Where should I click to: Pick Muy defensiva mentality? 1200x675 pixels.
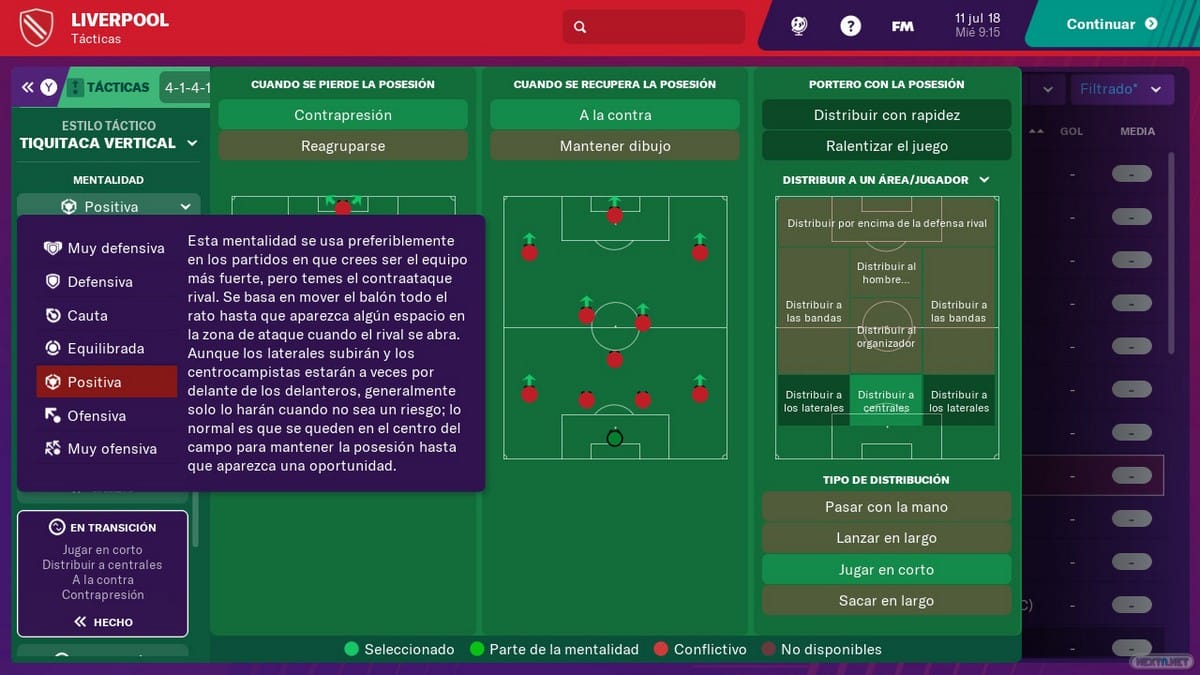click(105, 248)
